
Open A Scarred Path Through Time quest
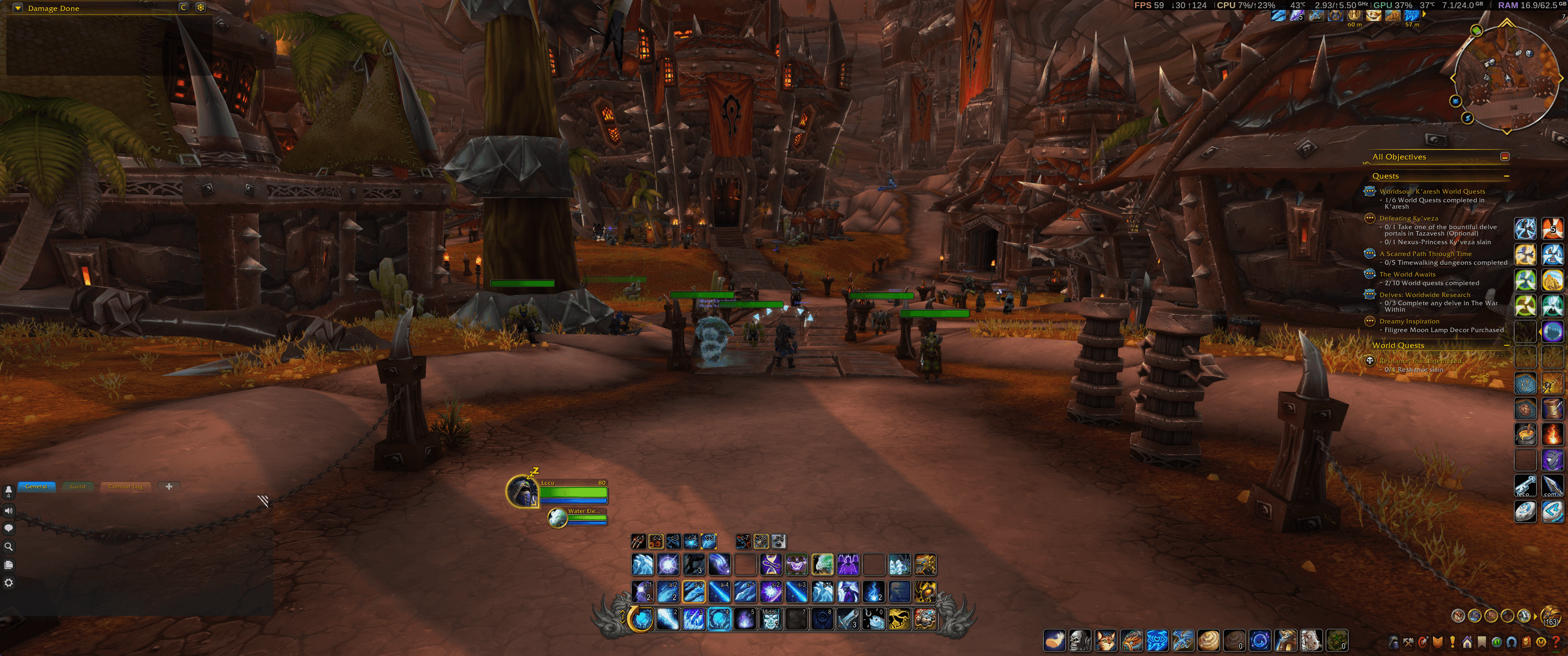coord(1425,254)
